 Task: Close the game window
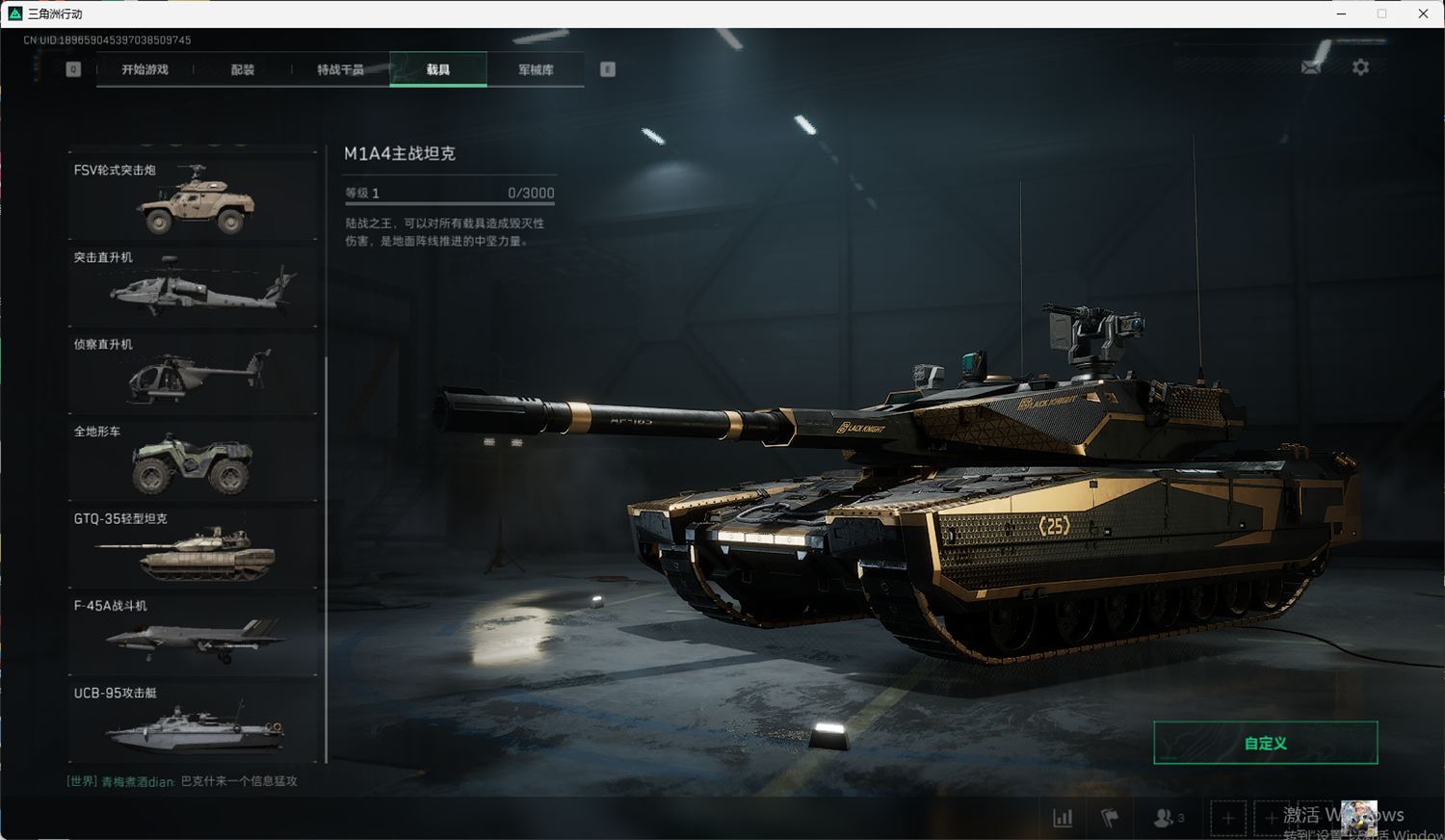1423,13
